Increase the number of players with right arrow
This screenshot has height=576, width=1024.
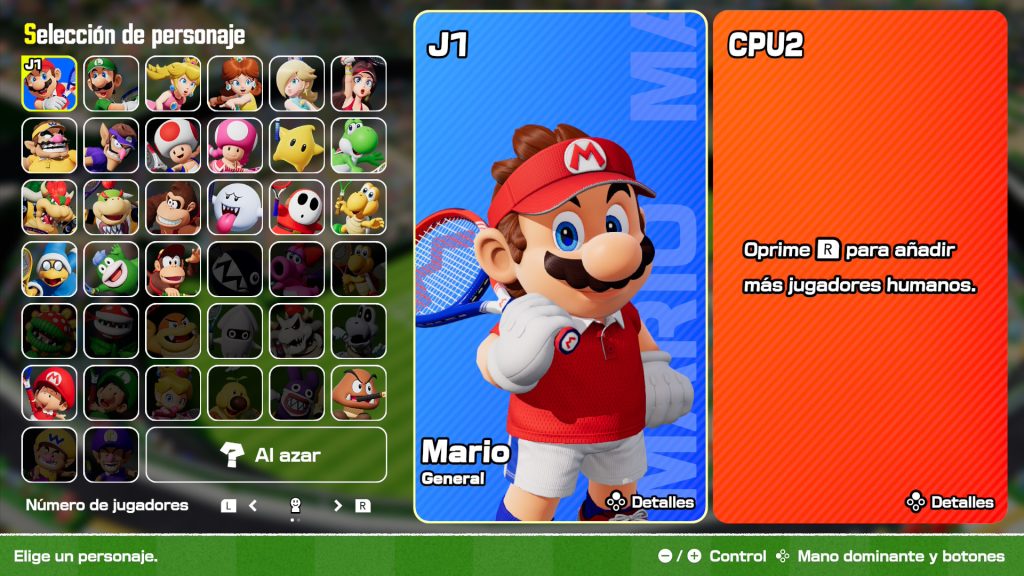coord(338,506)
